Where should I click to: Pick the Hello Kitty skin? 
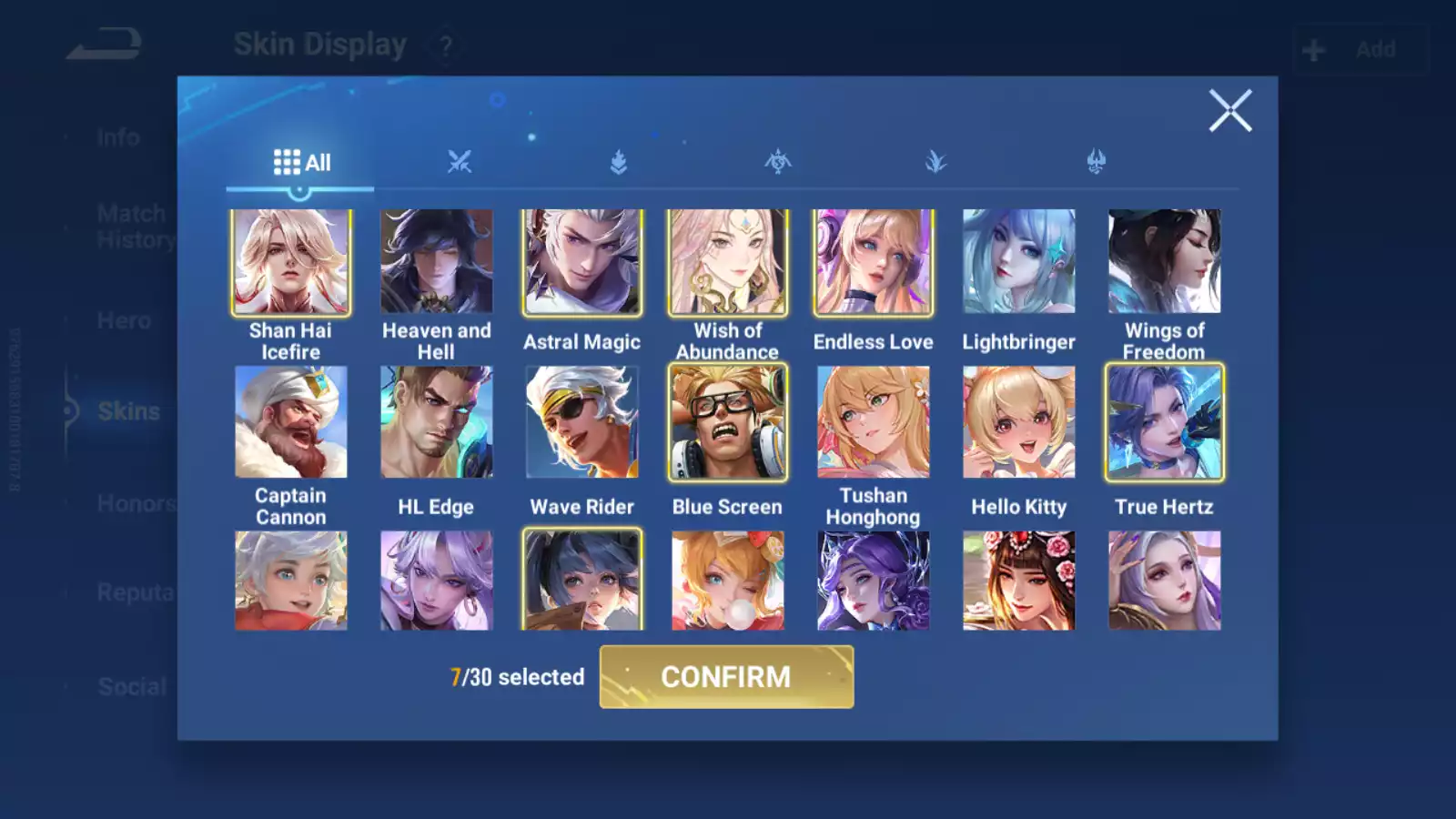click(1019, 422)
